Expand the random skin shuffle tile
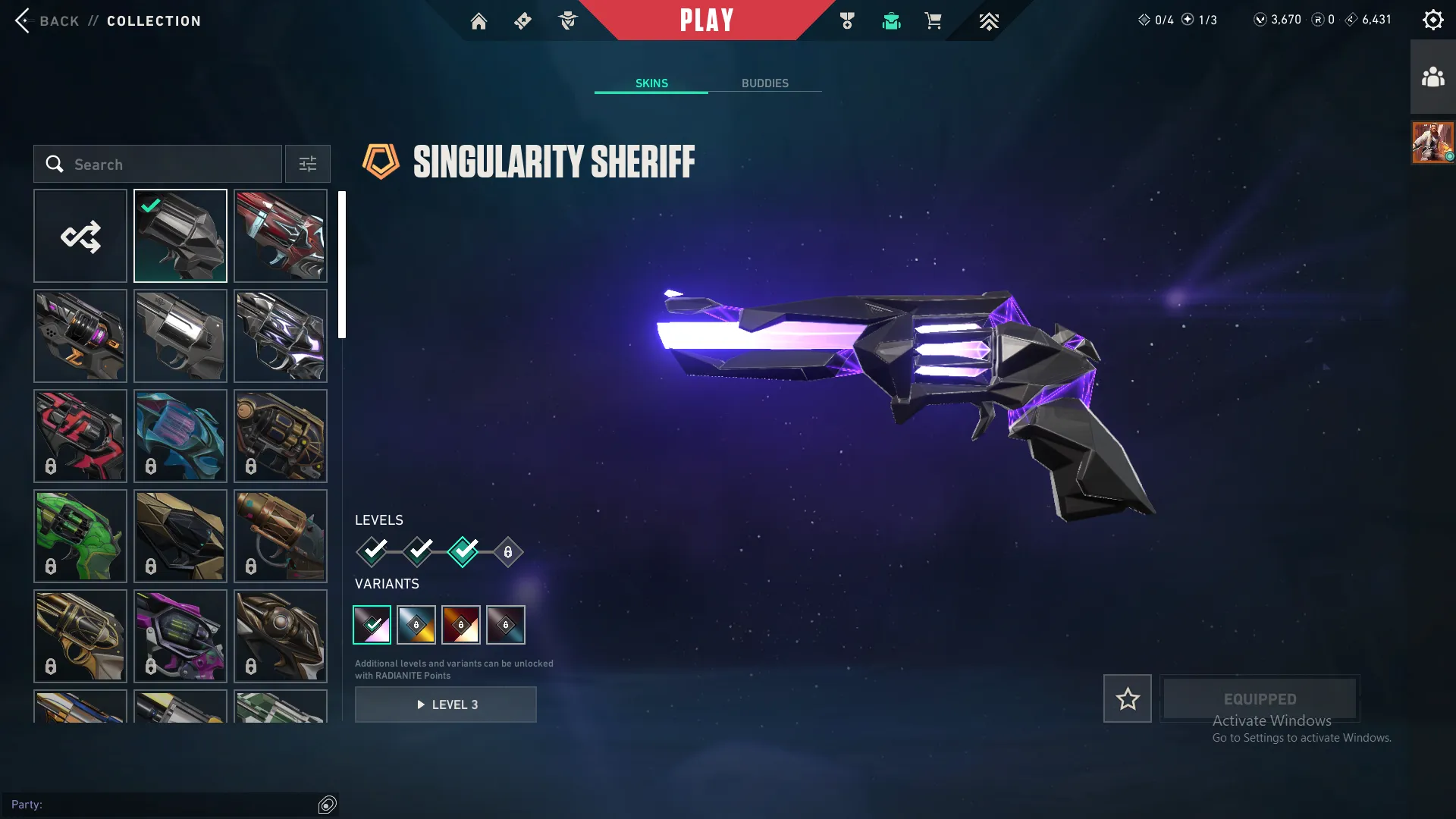 [x=80, y=236]
